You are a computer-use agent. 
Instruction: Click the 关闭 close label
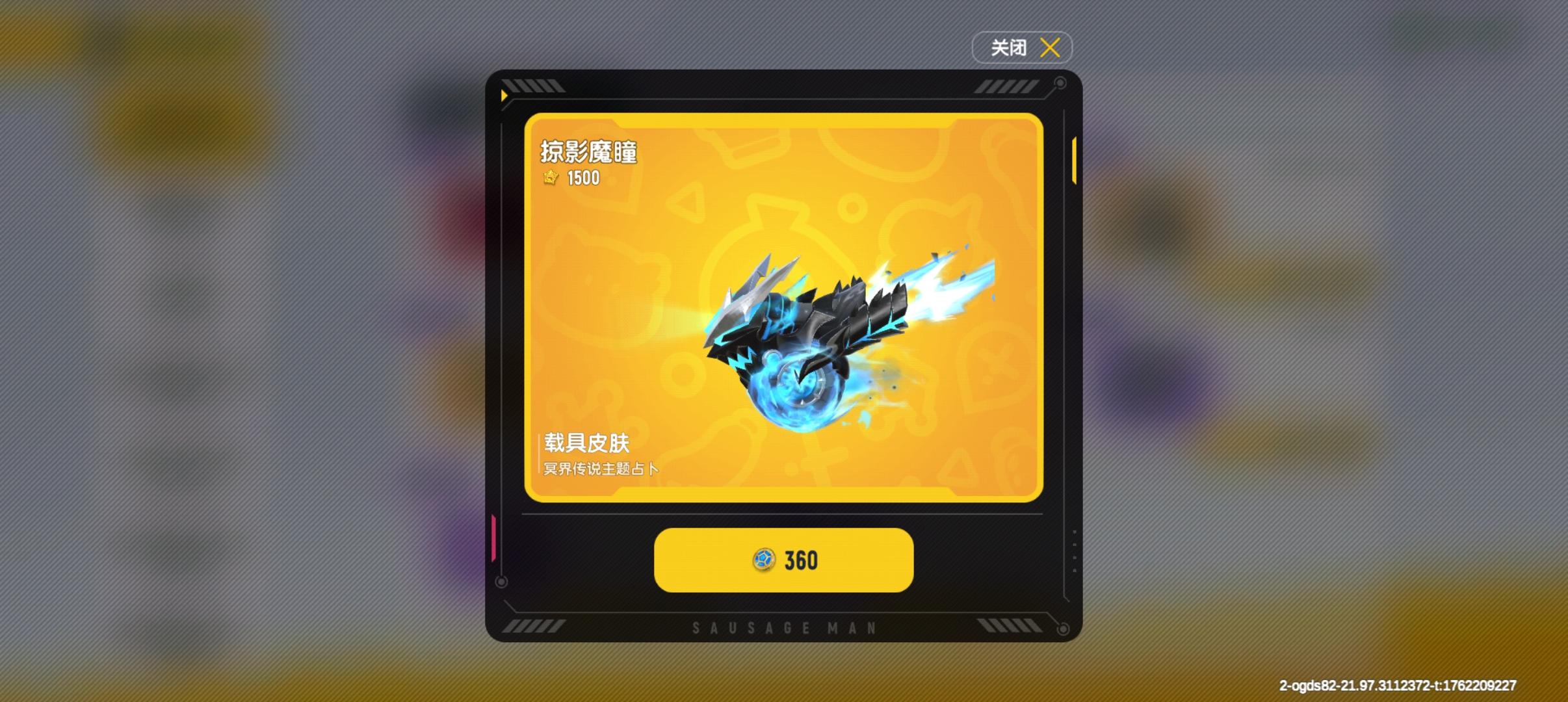(x=1008, y=47)
